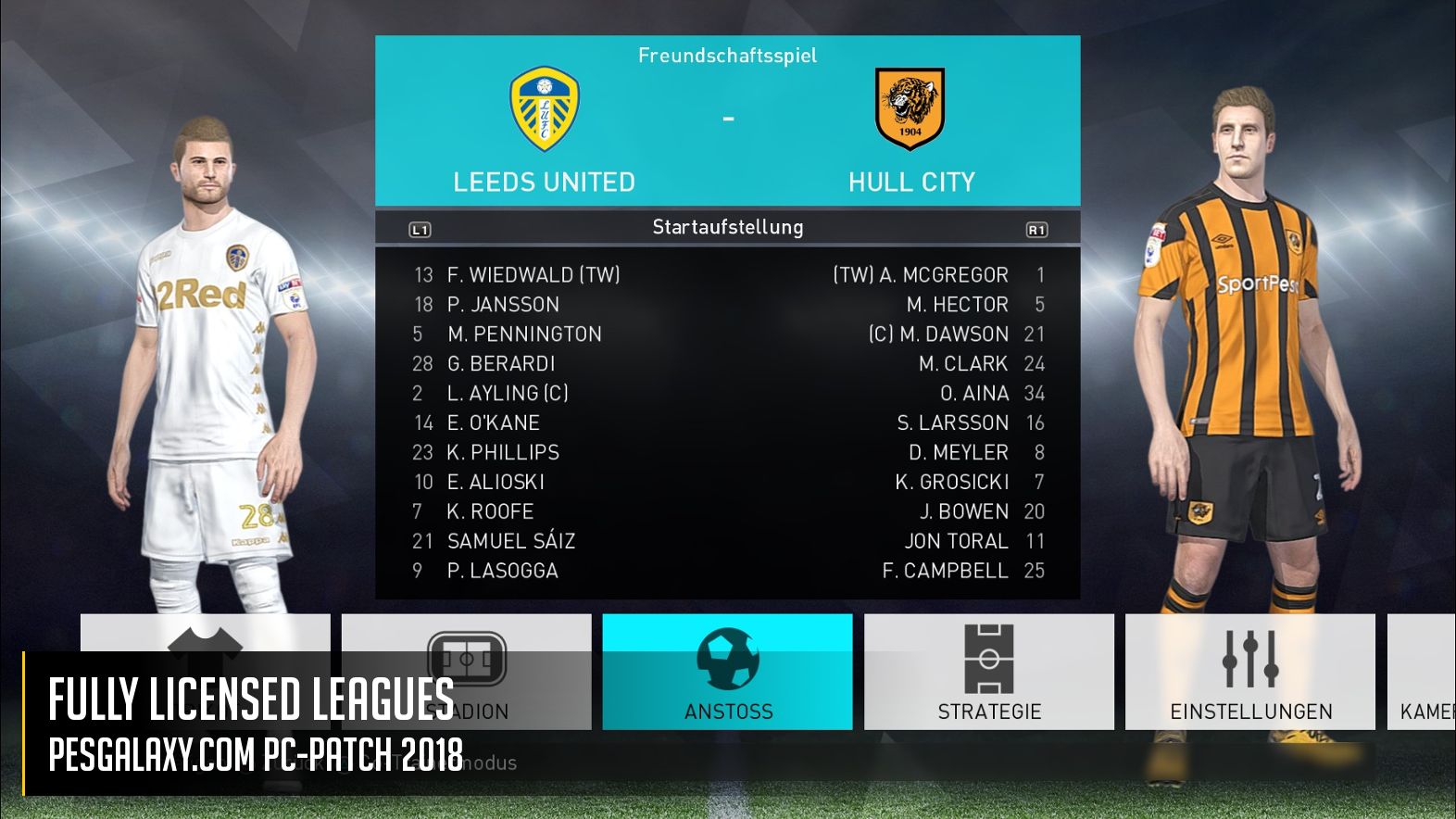Pick F. Wiedwald in the Leeds lineup
The width and height of the screenshot is (1456, 819).
click(533, 275)
